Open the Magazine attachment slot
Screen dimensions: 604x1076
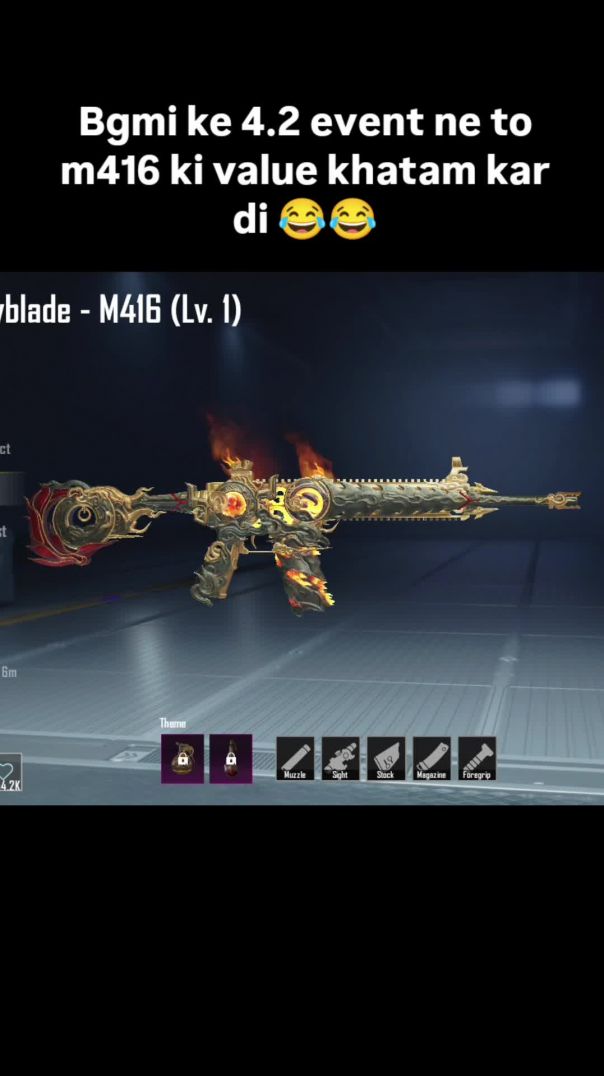432,758
